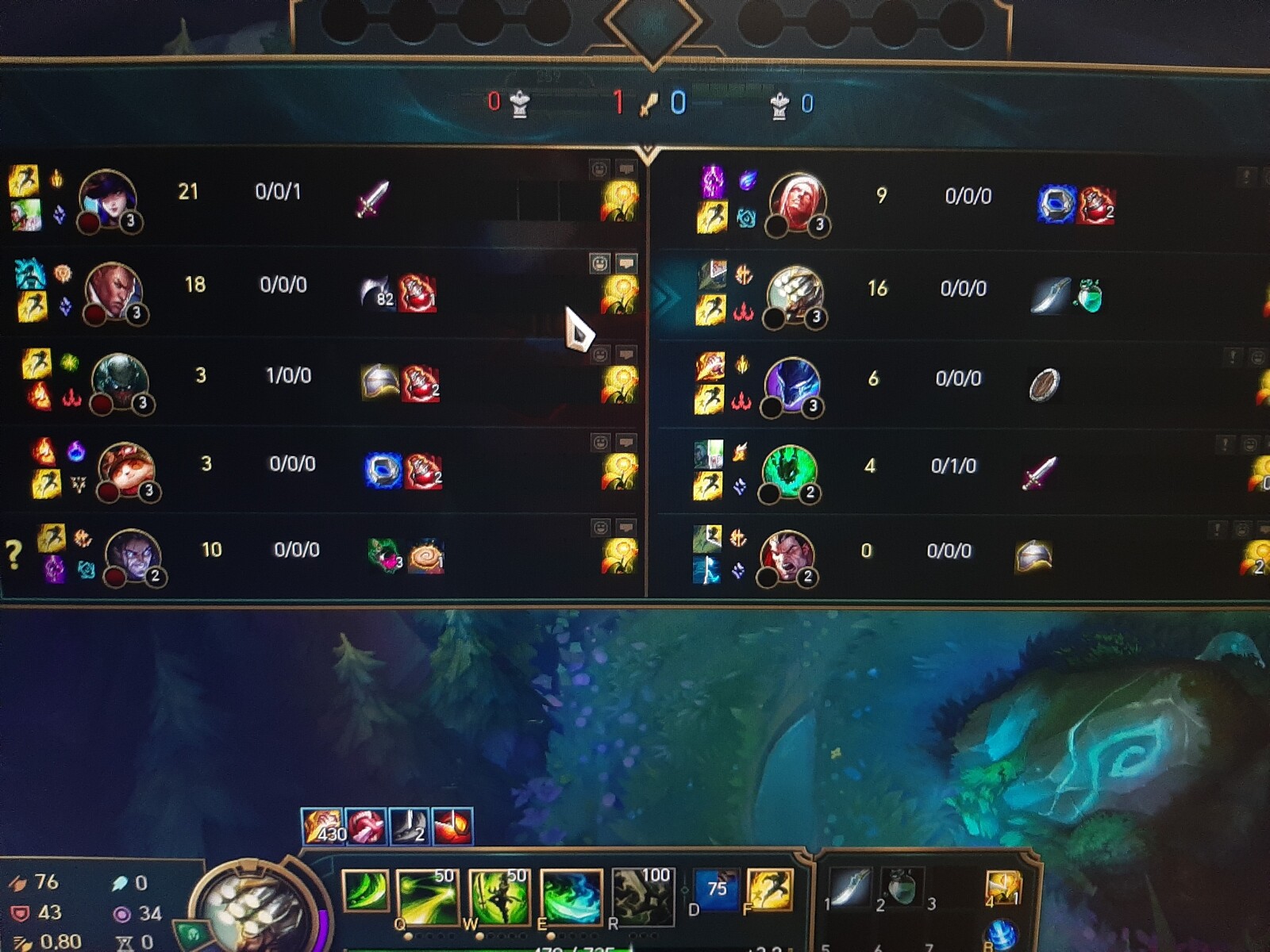Click Thresh's green portrait on the scoreboard
The height and width of the screenshot is (952, 1270).
tap(789, 471)
